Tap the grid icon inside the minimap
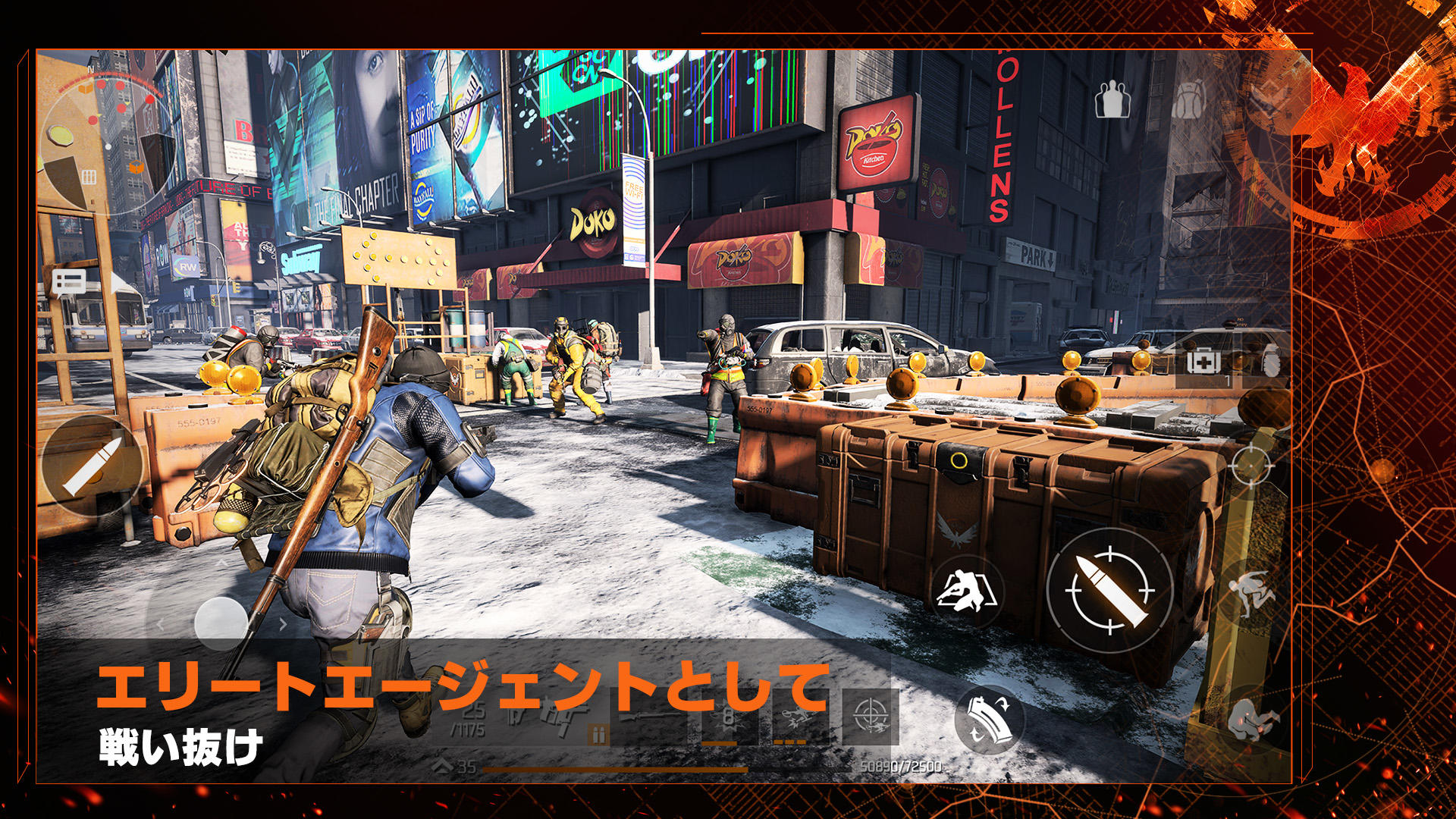The width and height of the screenshot is (1456, 819). (x=90, y=177)
